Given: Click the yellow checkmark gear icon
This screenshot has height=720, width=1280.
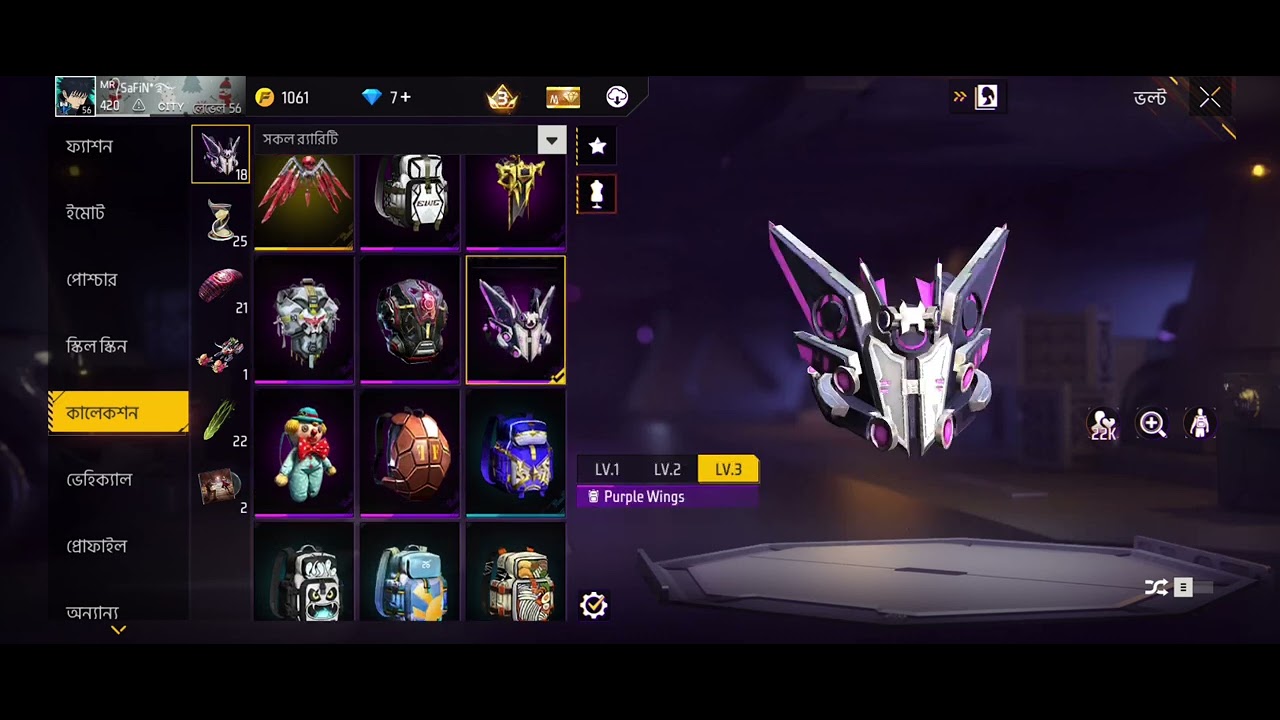Looking at the screenshot, I should (594, 605).
